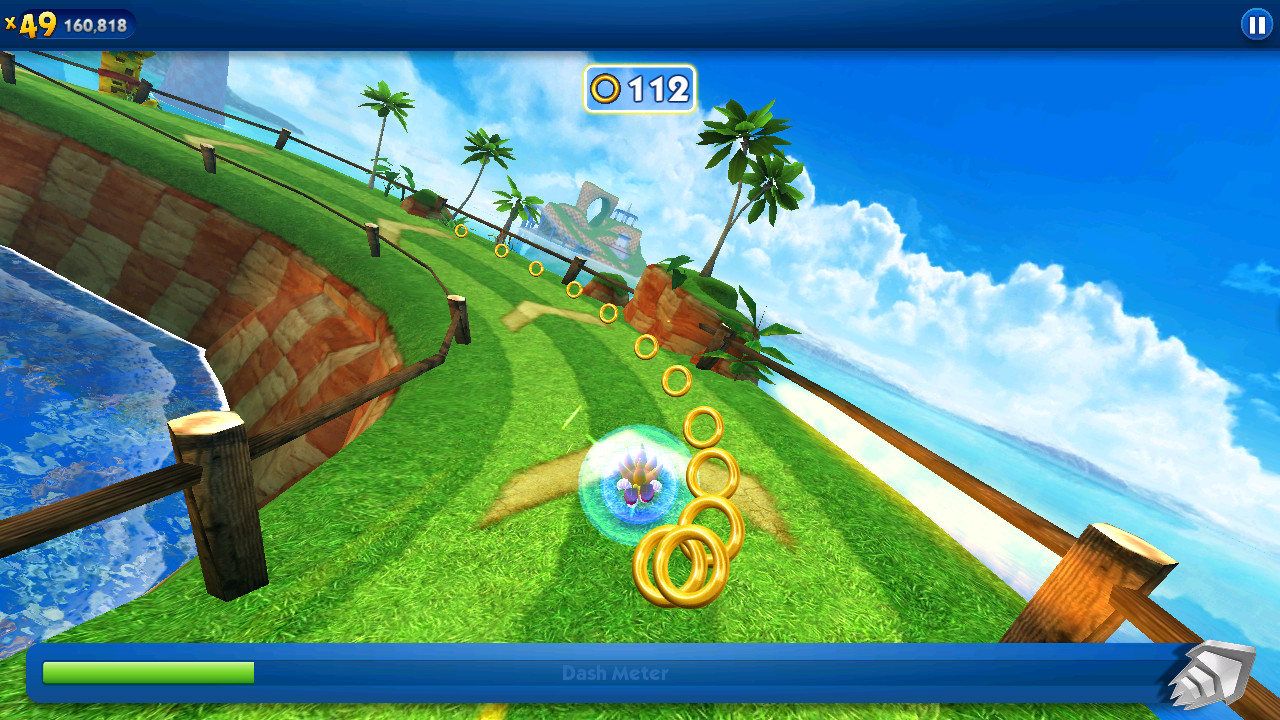Click the Dash Meter label text
The image size is (1280, 720).
[613, 674]
